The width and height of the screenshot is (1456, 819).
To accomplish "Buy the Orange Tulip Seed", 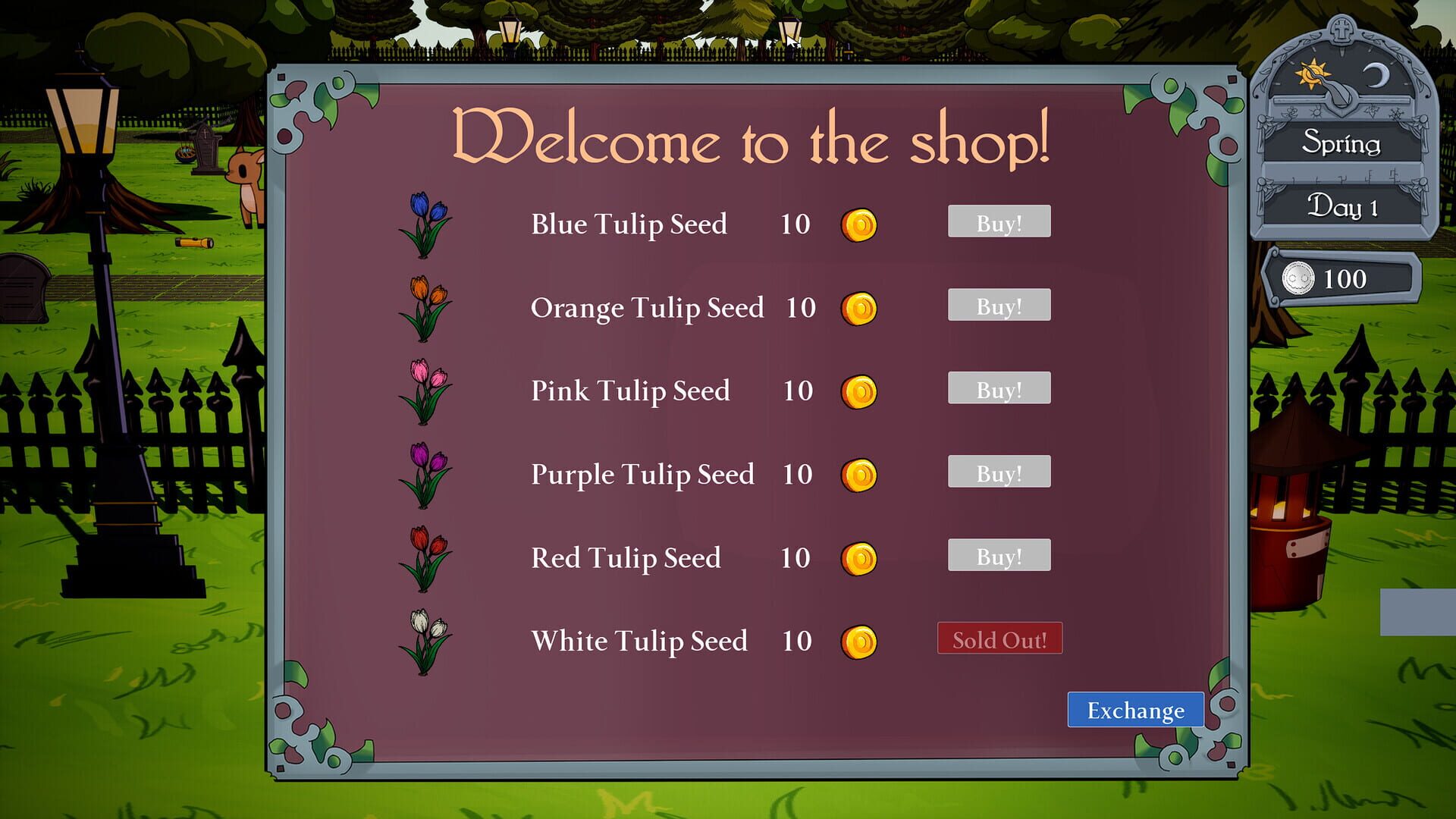I will point(999,305).
